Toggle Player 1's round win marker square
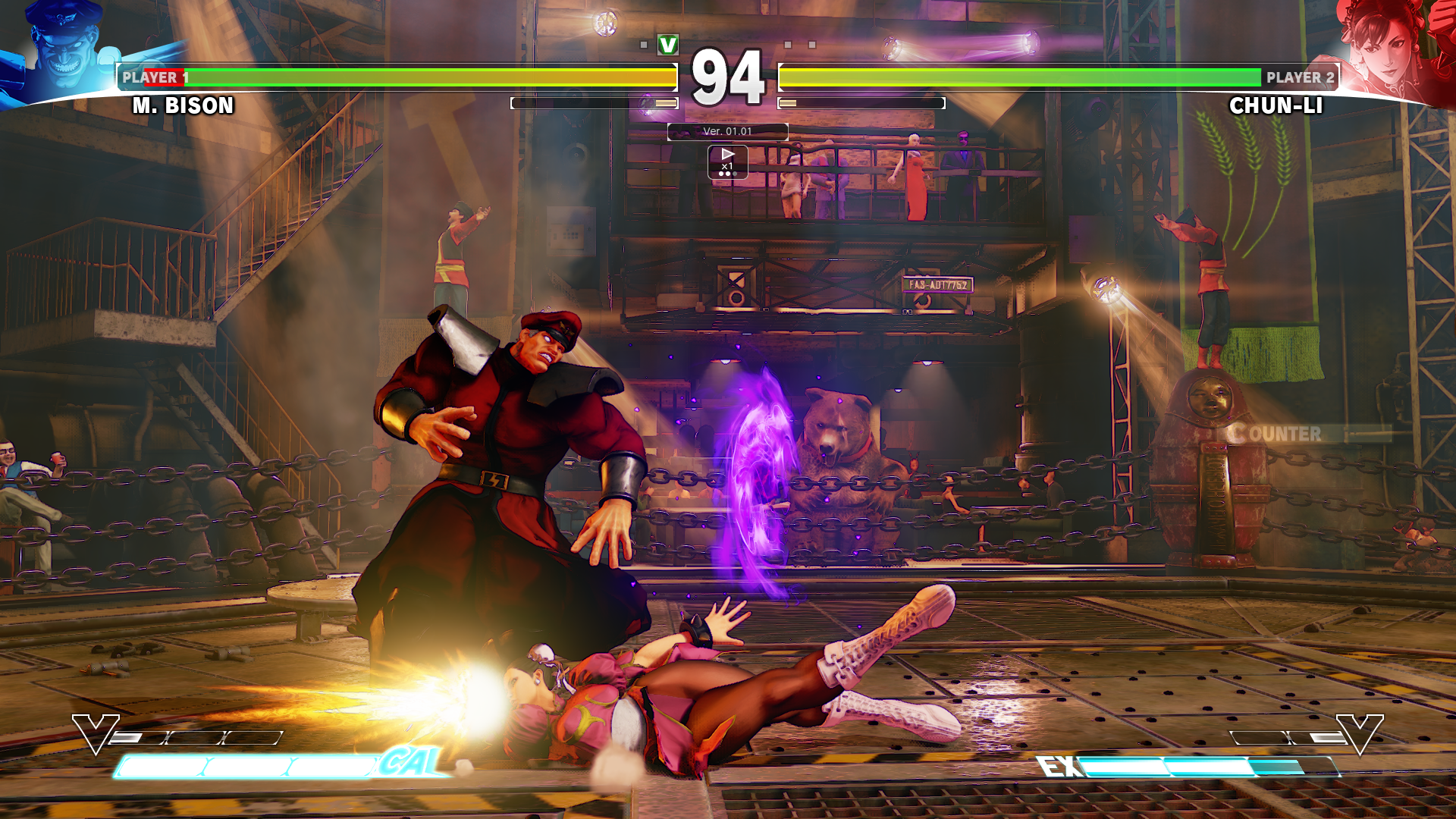 click(644, 44)
